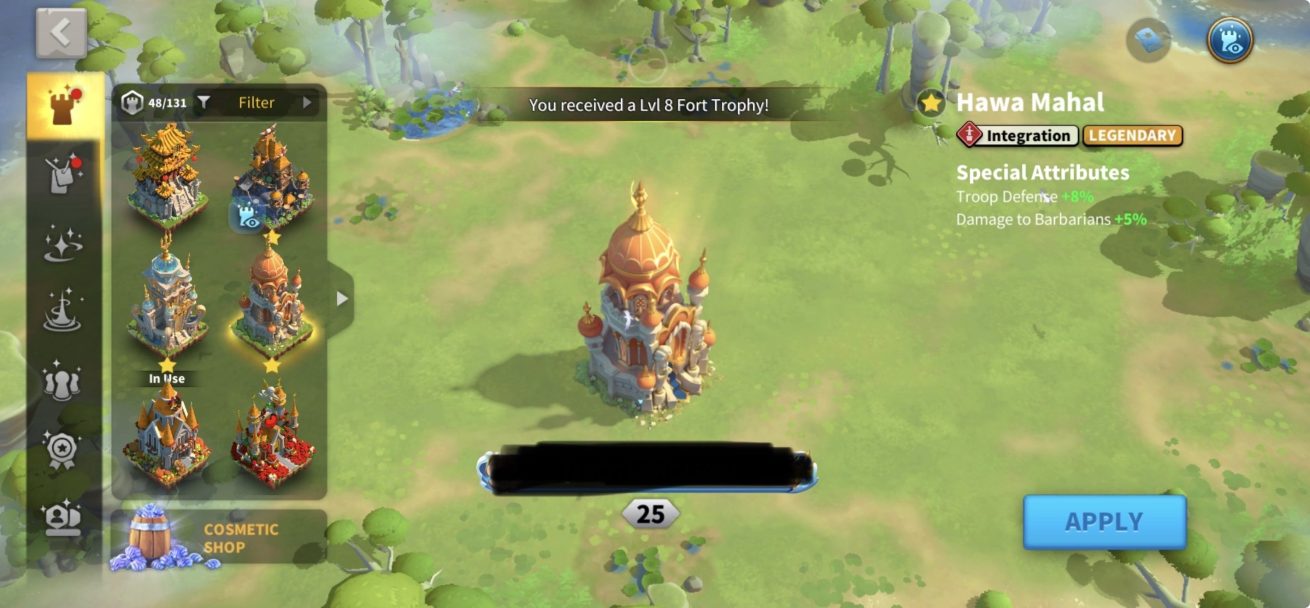This screenshot has width=1310, height=608.
Task: Select the medal ribbon tab
Action: click(65, 450)
